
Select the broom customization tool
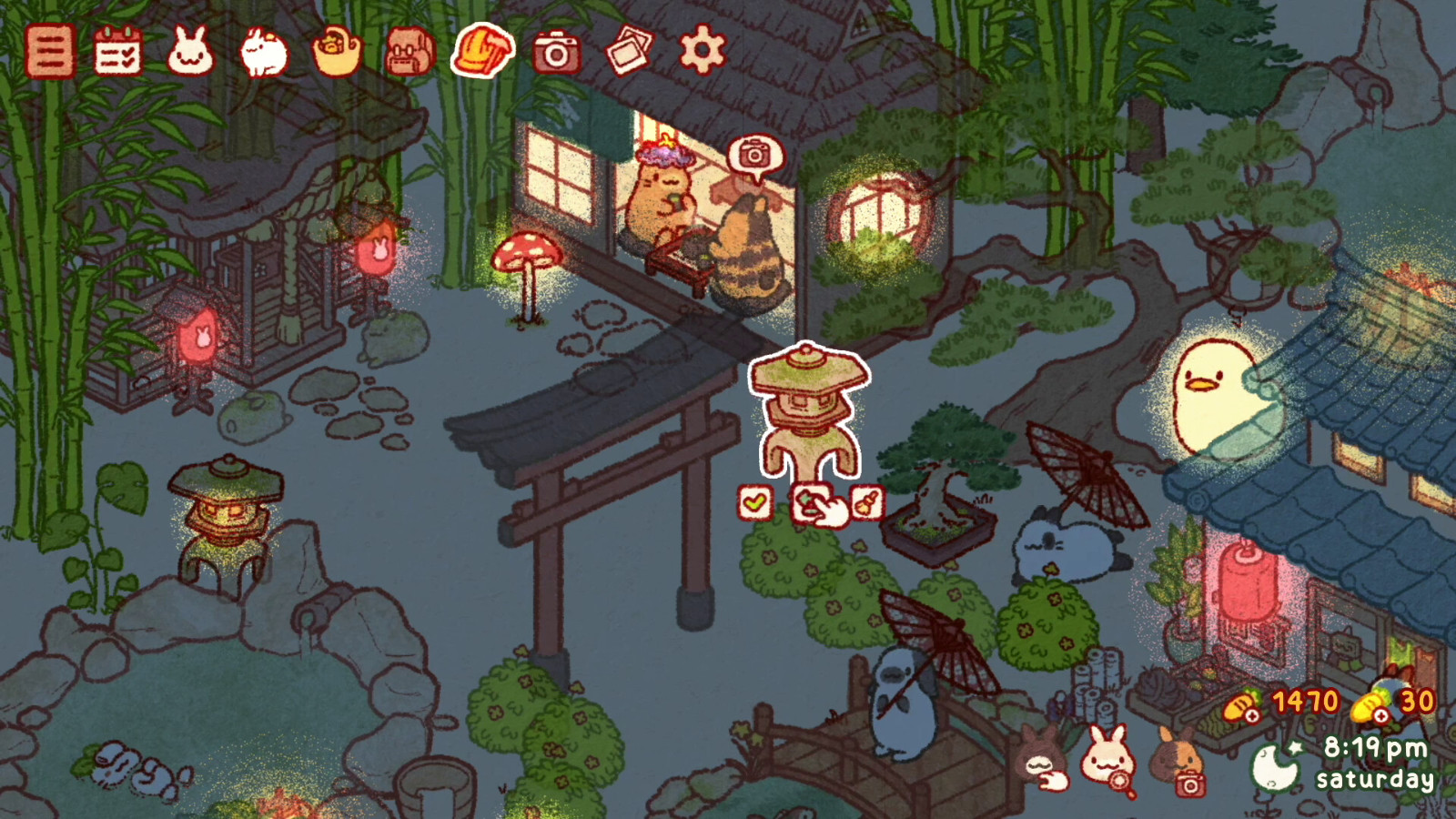[865, 500]
